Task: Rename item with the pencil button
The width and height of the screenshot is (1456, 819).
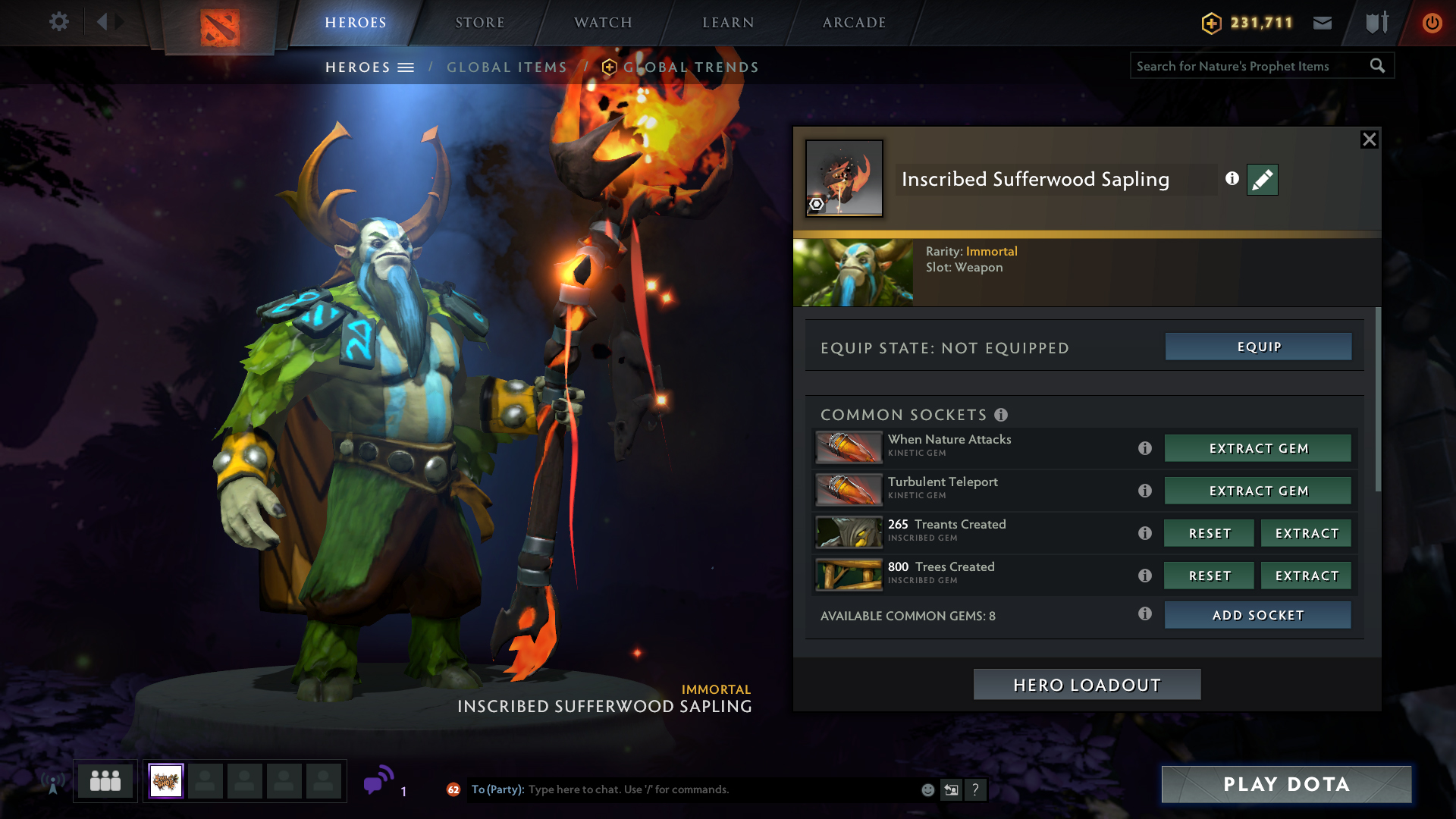Action: pyautogui.click(x=1262, y=180)
